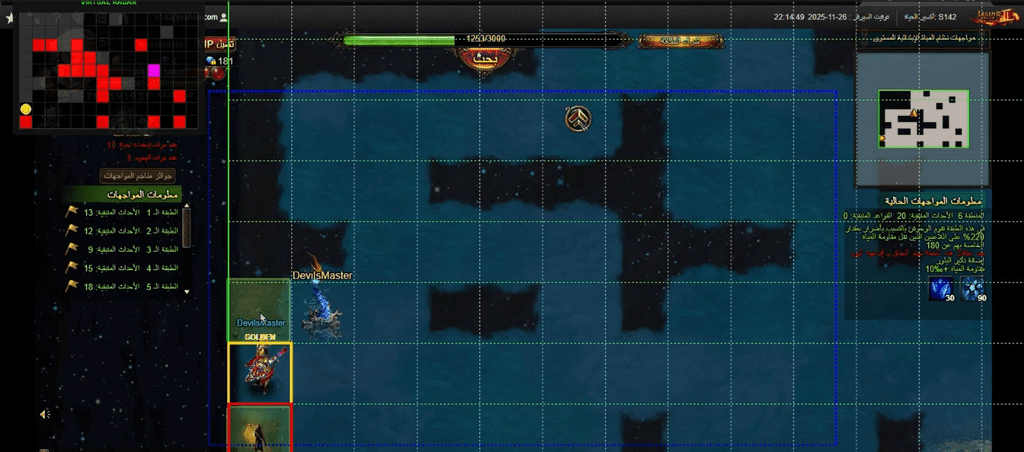The image size is (1024, 452).
Task: Open the جوائز متاجر المواجهات rewards button
Action: pos(140,175)
